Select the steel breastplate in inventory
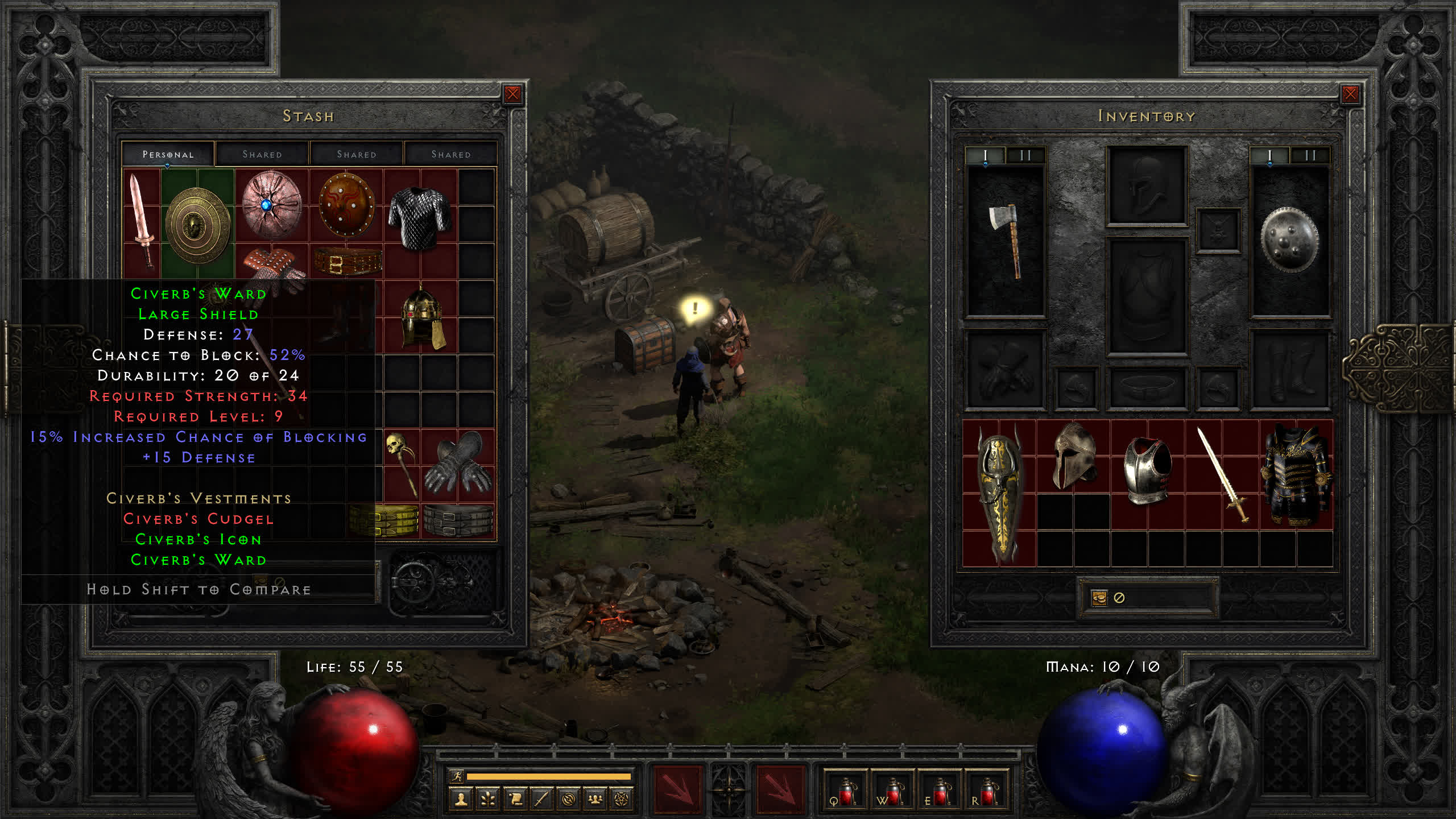This screenshot has width=1456, height=819. point(1147,470)
